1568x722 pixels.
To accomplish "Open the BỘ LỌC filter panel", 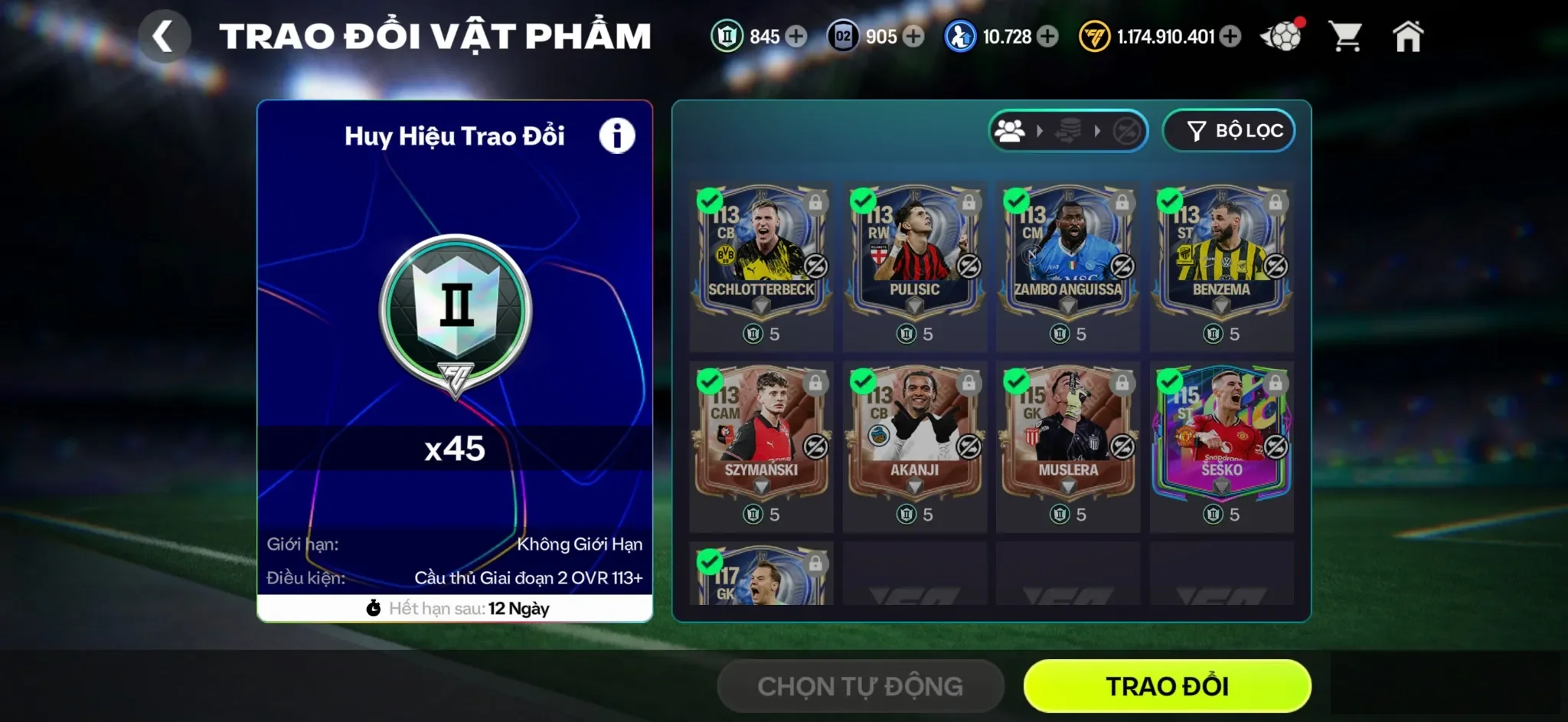I will (x=1229, y=130).
